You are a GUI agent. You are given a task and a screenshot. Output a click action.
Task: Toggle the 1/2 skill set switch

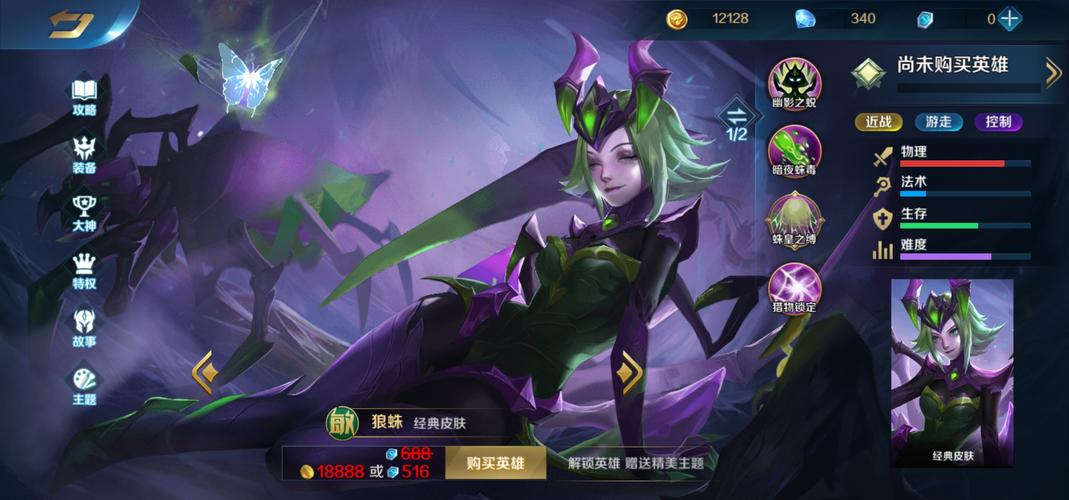pyautogui.click(x=737, y=121)
